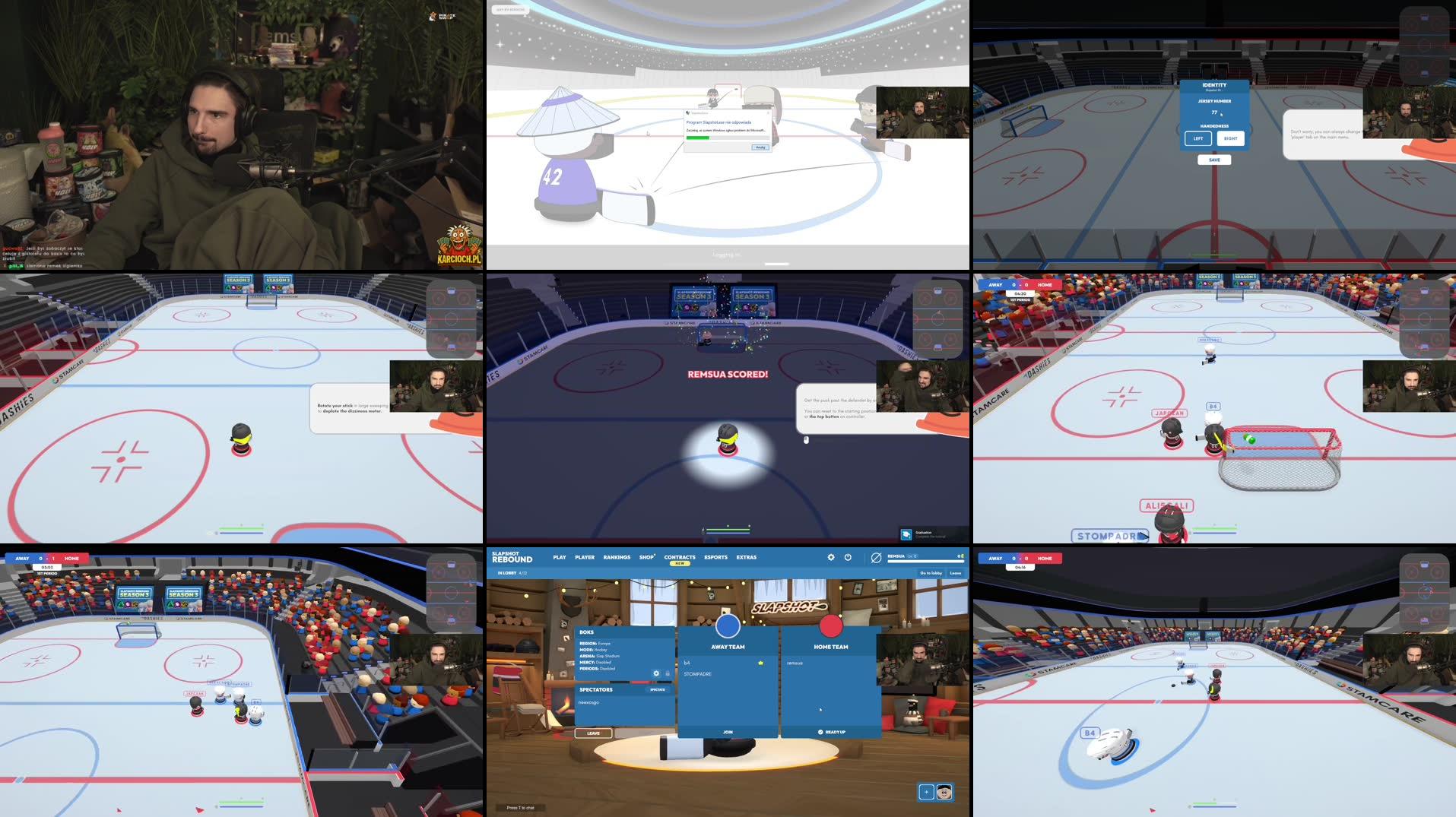Open the SHOP menu in the navigation bar
This screenshot has width=1456, height=817.
point(646,557)
